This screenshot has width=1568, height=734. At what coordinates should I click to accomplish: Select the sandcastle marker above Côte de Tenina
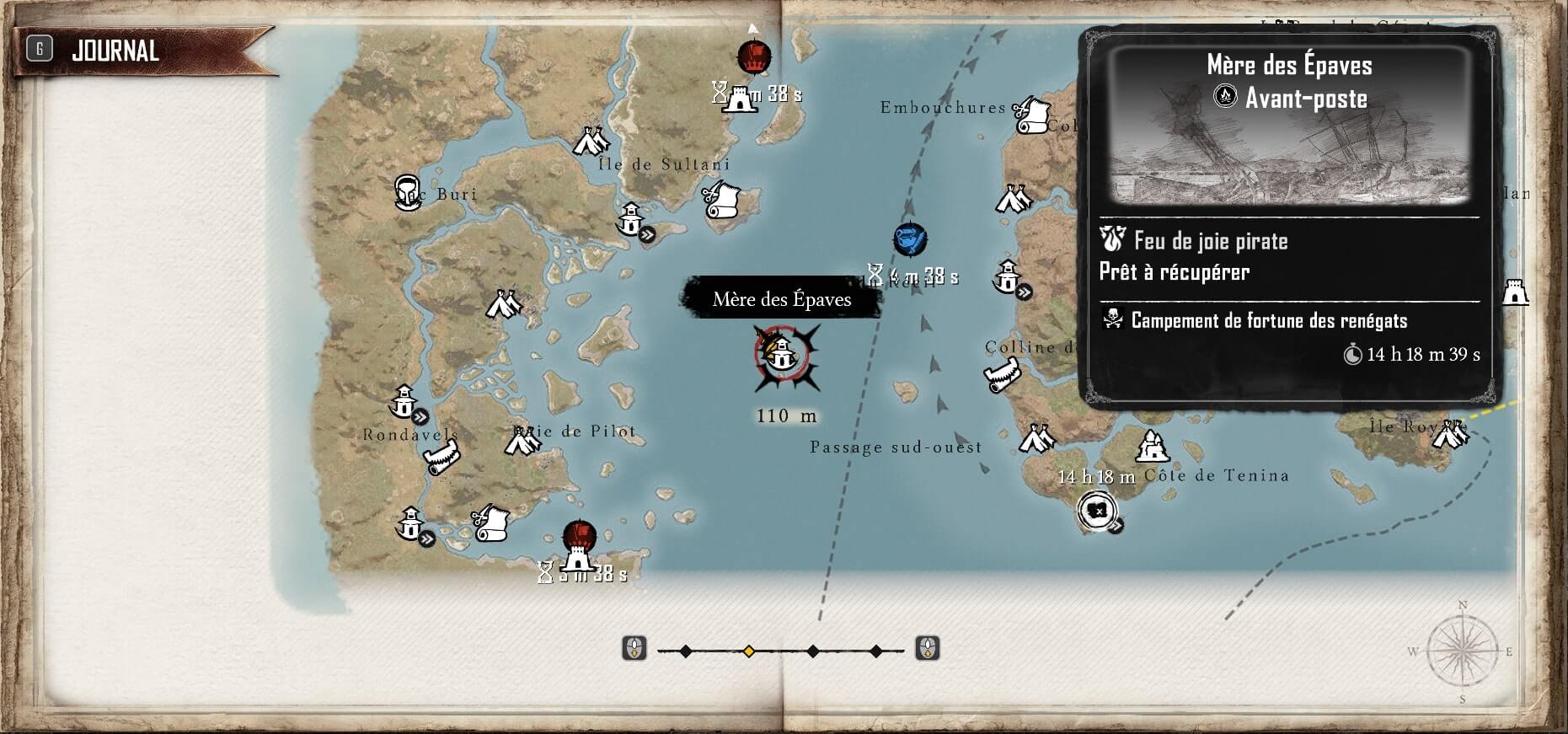(x=1152, y=446)
